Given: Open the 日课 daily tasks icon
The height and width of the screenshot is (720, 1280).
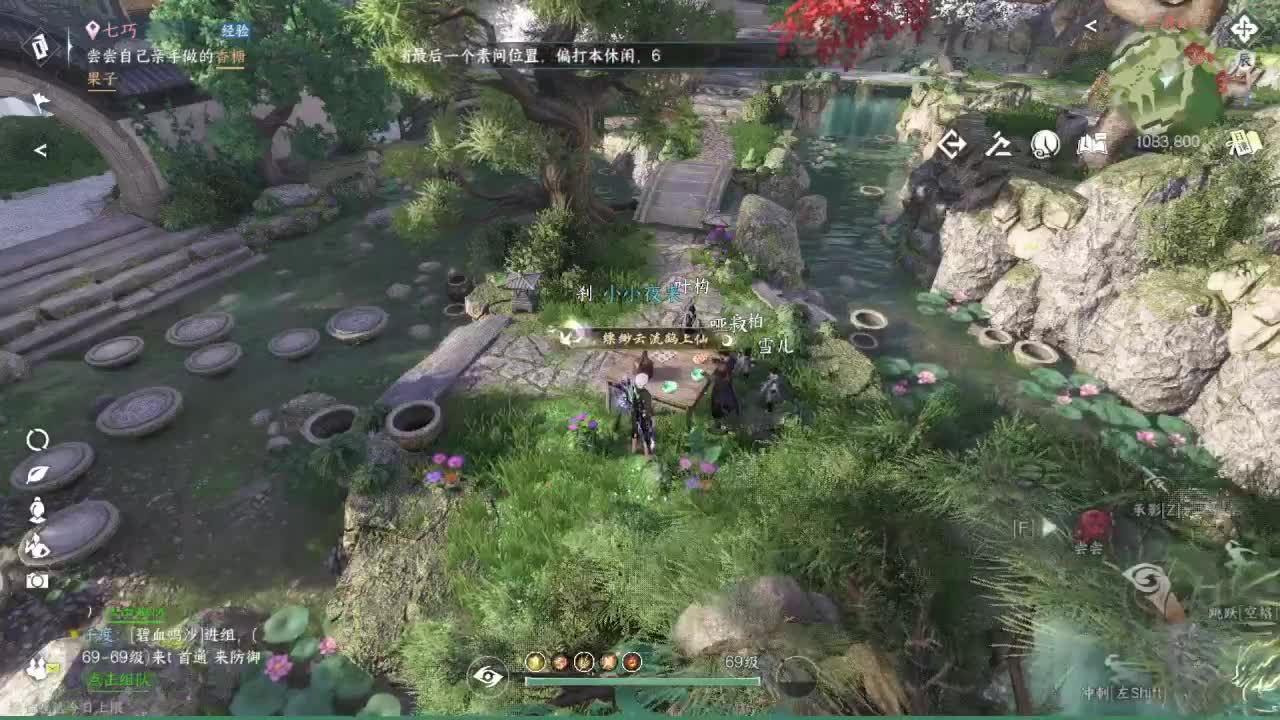Looking at the screenshot, I should point(1244,143).
